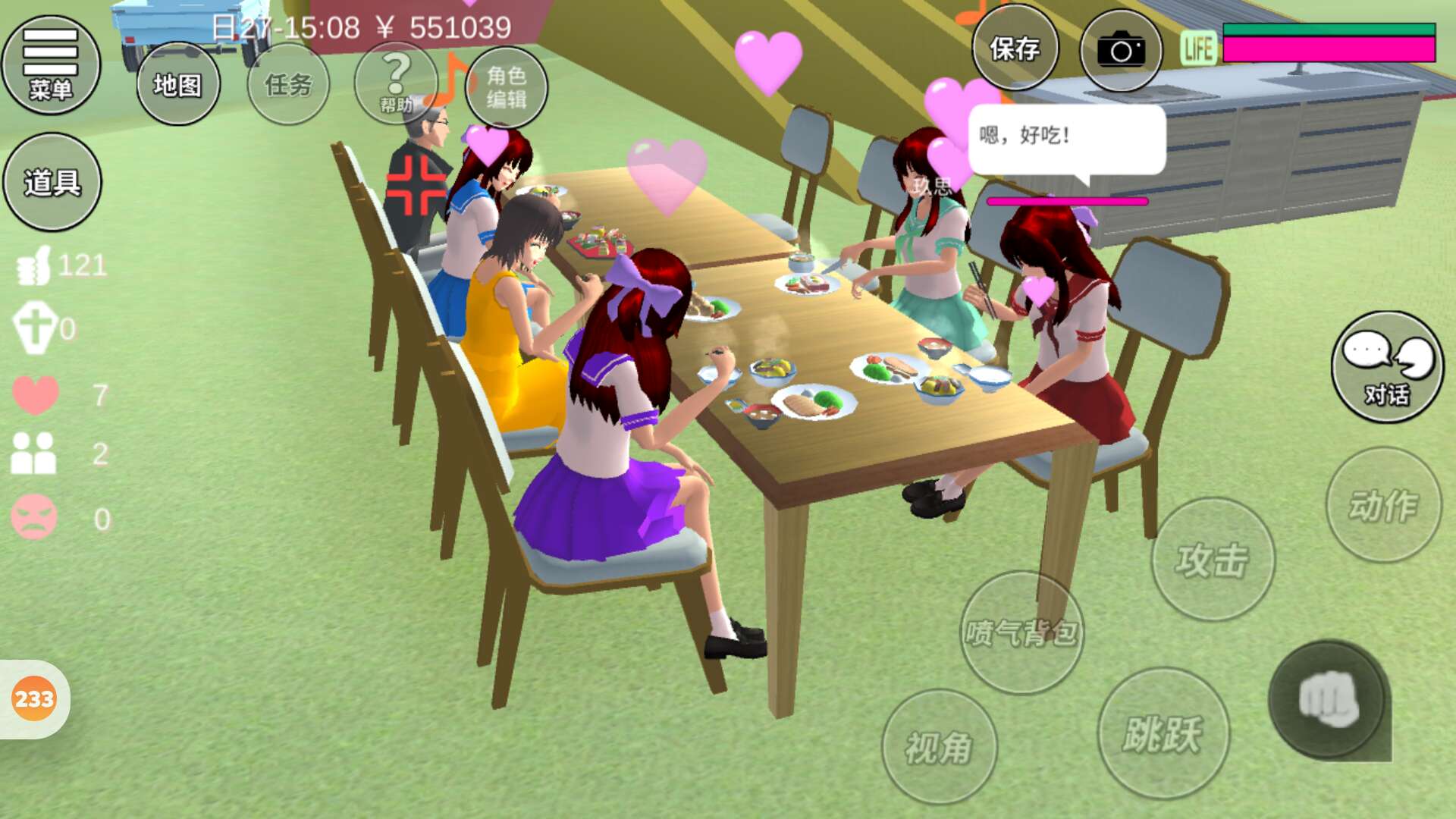Open the 地图 map button

point(178,84)
